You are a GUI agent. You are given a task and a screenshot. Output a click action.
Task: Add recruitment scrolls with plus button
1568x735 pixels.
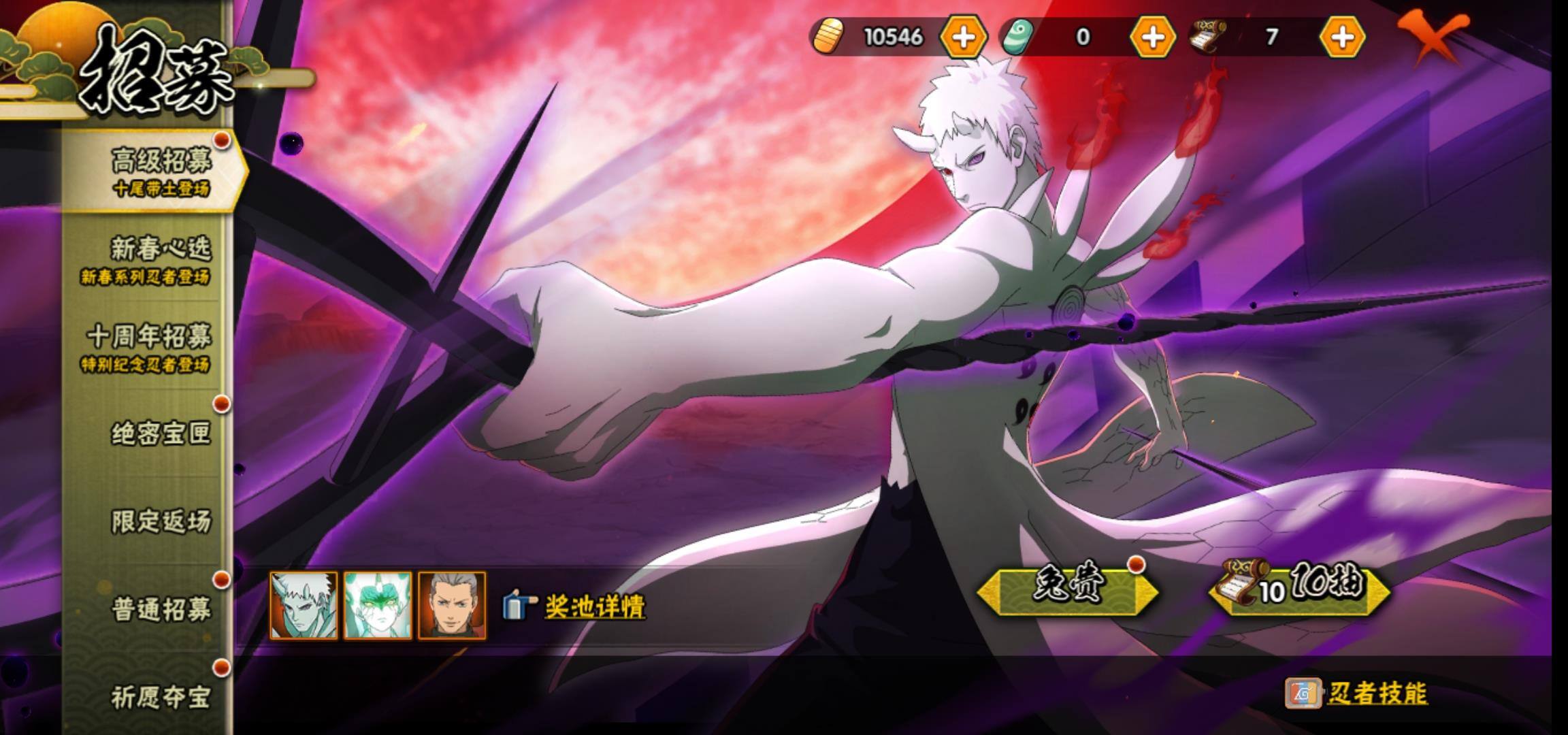click(x=1341, y=37)
